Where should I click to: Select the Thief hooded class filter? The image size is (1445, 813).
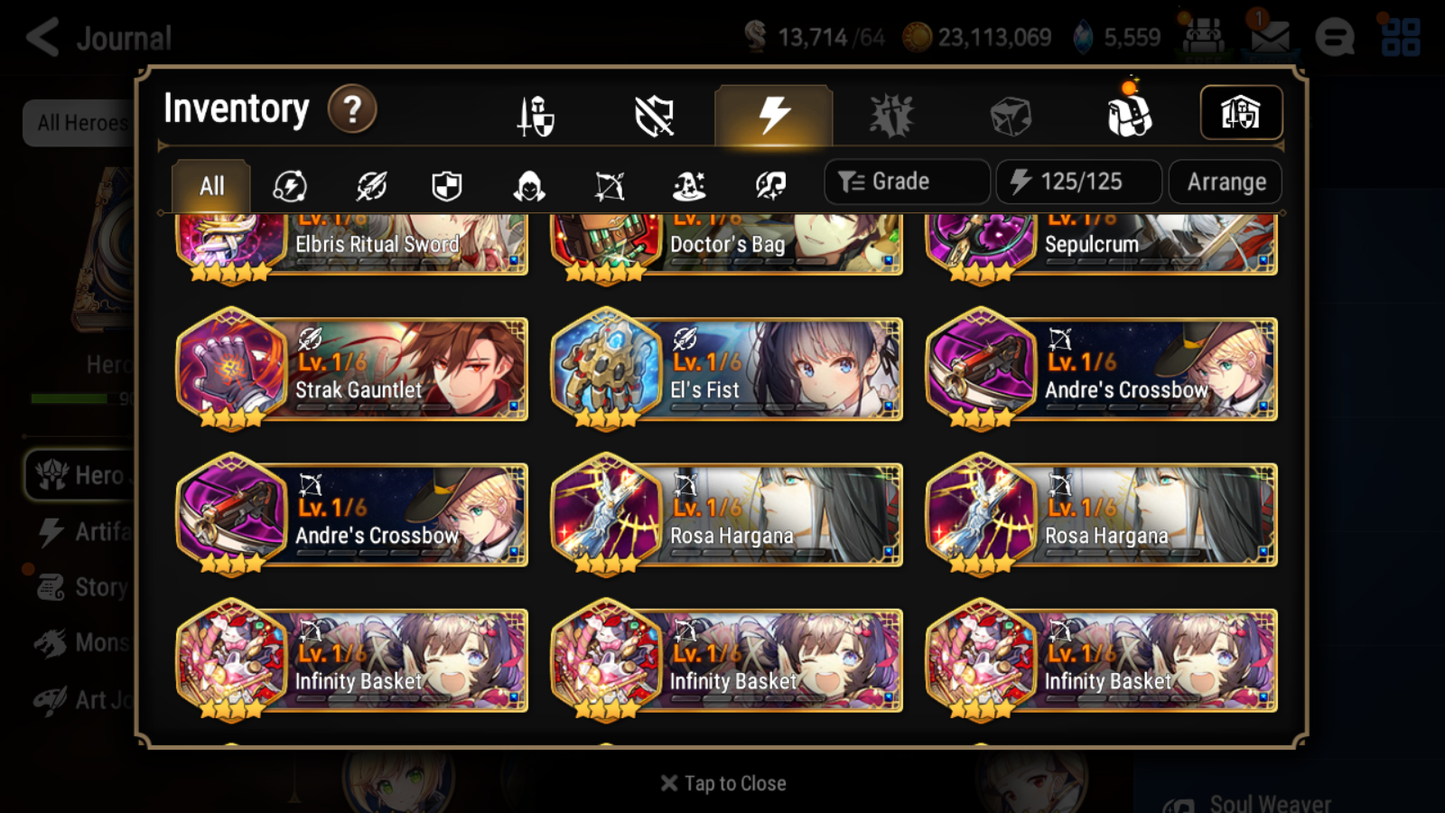(x=527, y=184)
